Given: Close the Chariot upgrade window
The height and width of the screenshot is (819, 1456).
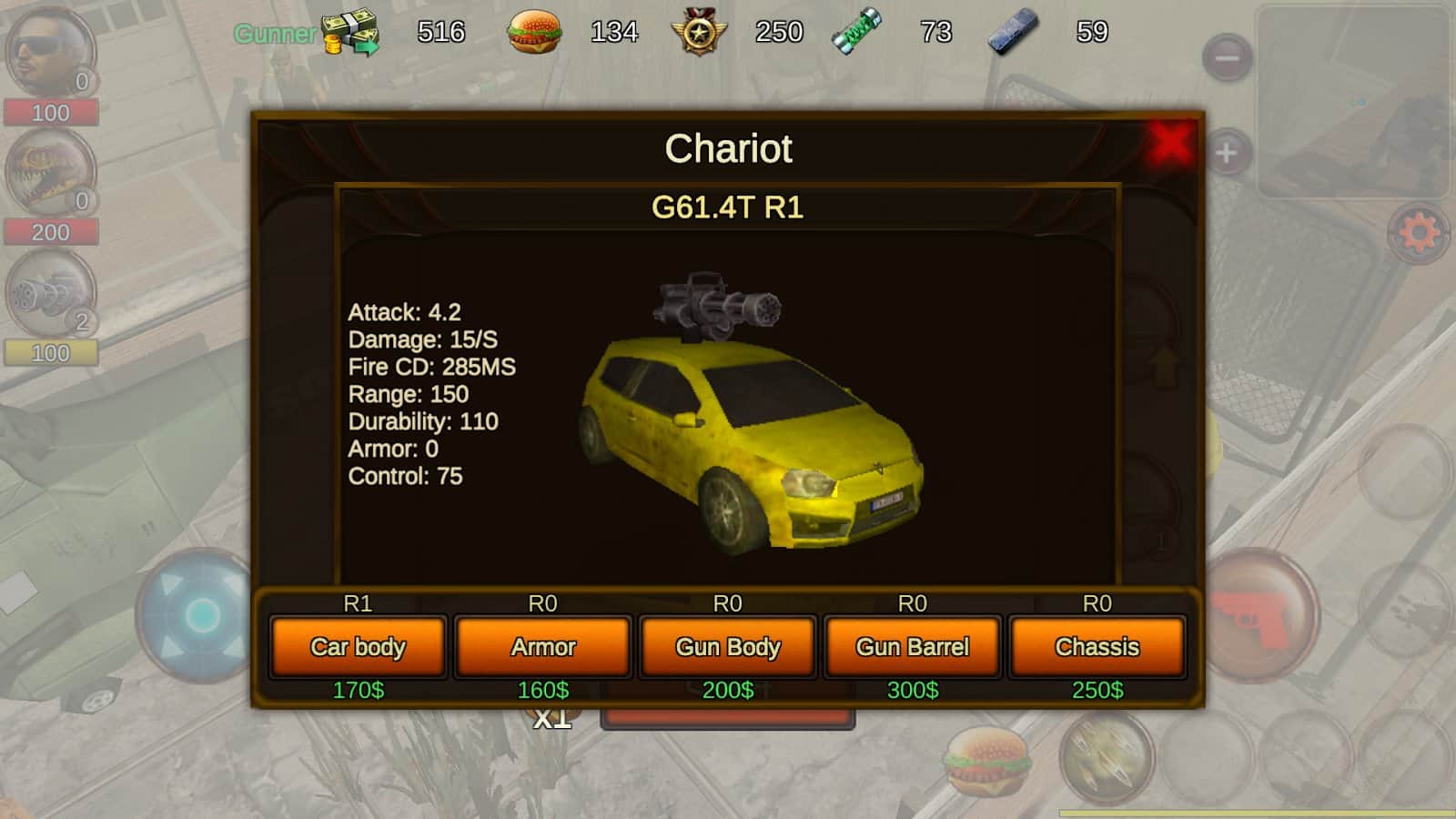Looking at the screenshot, I should [1170, 144].
